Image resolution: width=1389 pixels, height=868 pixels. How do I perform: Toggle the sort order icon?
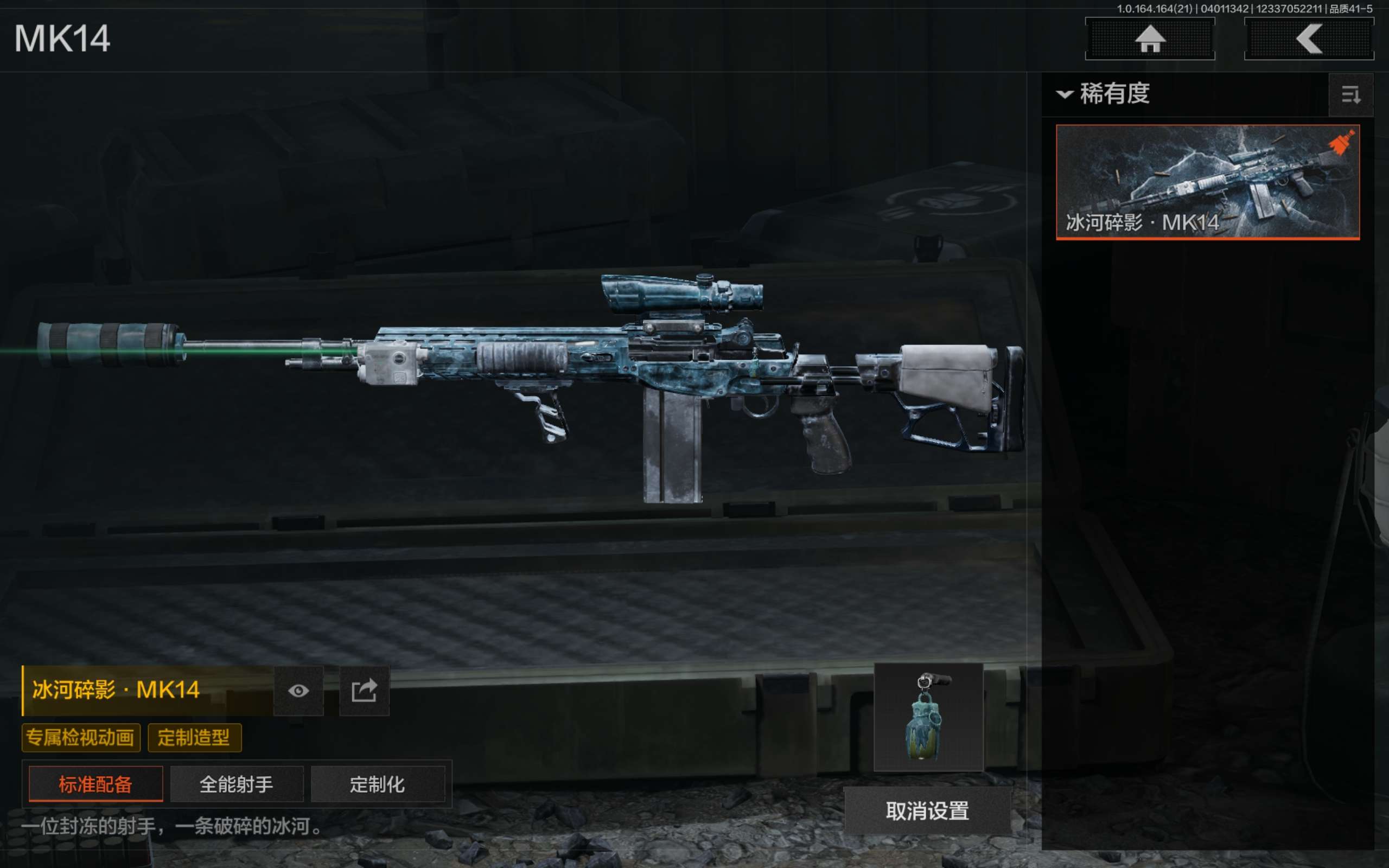point(1350,95)
